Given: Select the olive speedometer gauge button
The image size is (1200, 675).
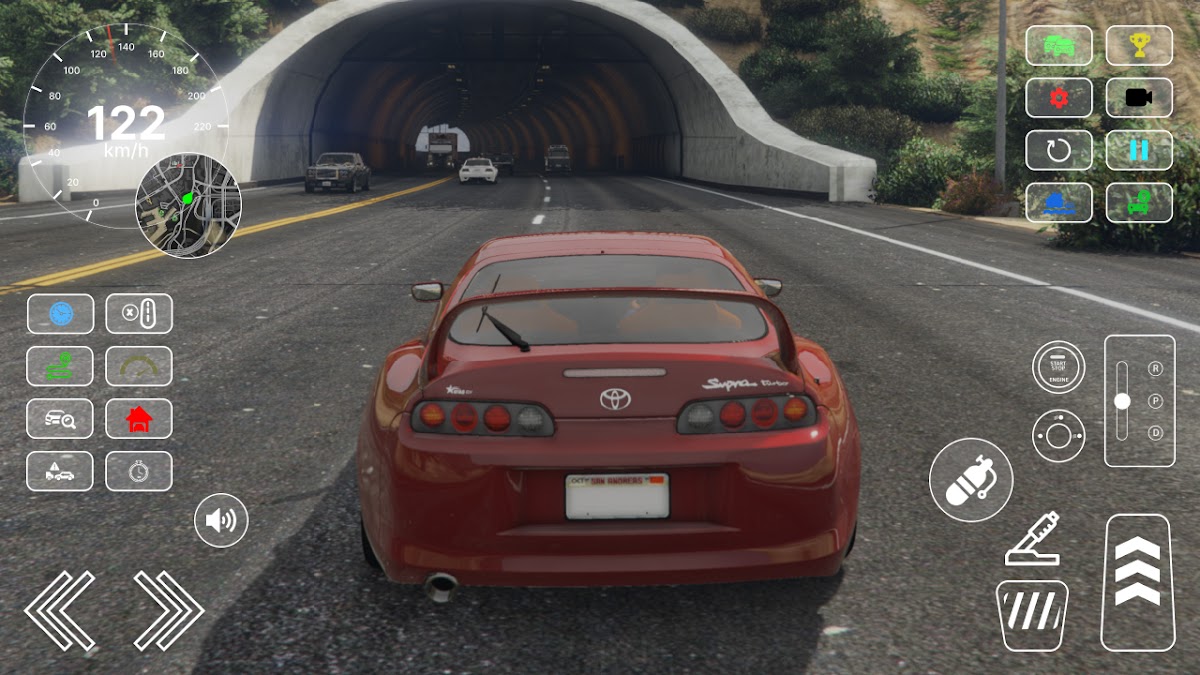Looking at the screenshot, I should click(x=139, y=366).
